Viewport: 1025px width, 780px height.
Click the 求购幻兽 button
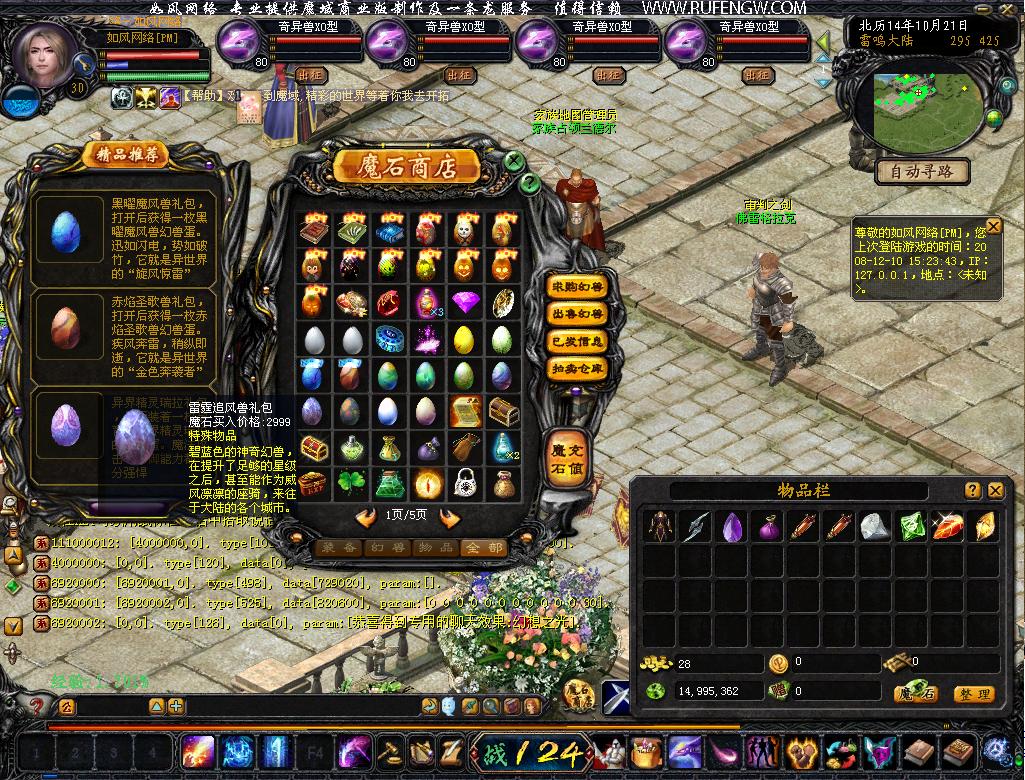(577, 287)
